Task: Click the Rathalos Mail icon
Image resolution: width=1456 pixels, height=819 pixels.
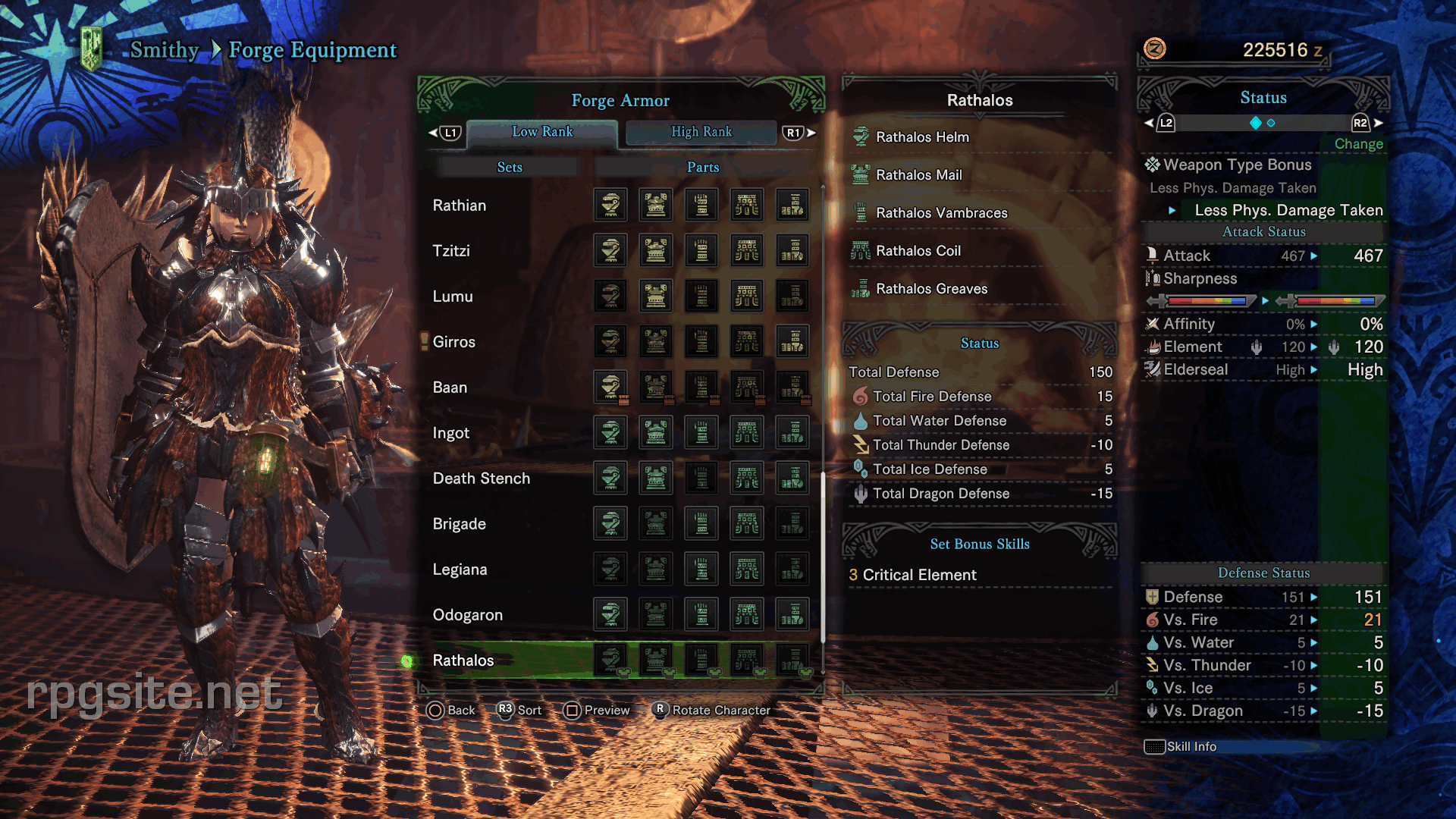Action: coord(861,174)
